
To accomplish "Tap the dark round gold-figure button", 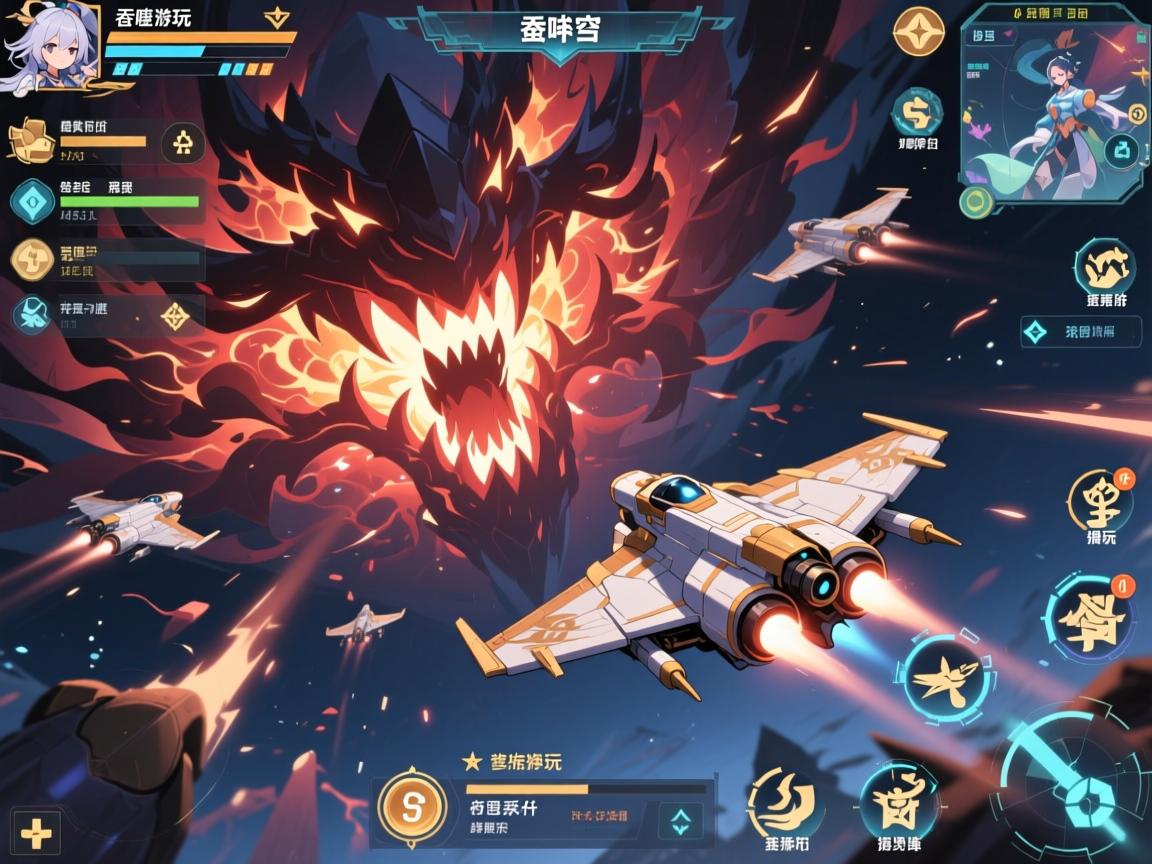I will point(183,142).
